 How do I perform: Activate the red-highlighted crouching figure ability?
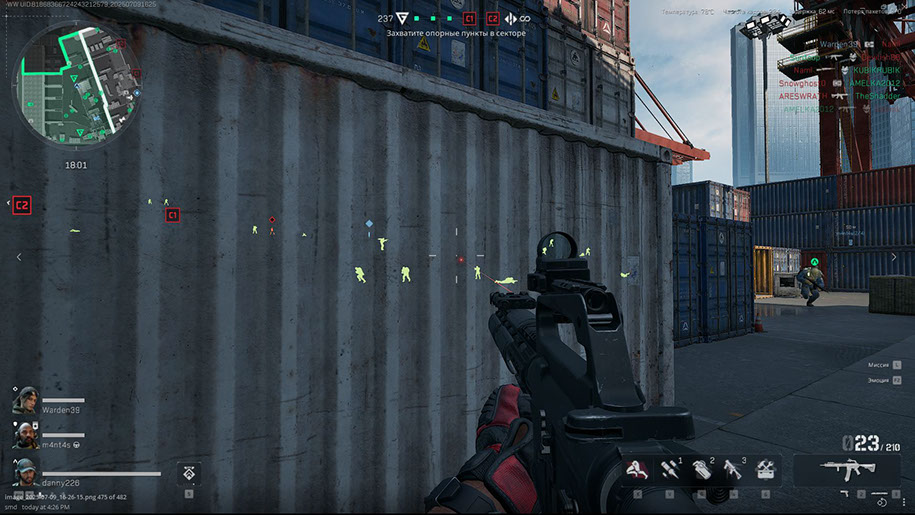635,470
